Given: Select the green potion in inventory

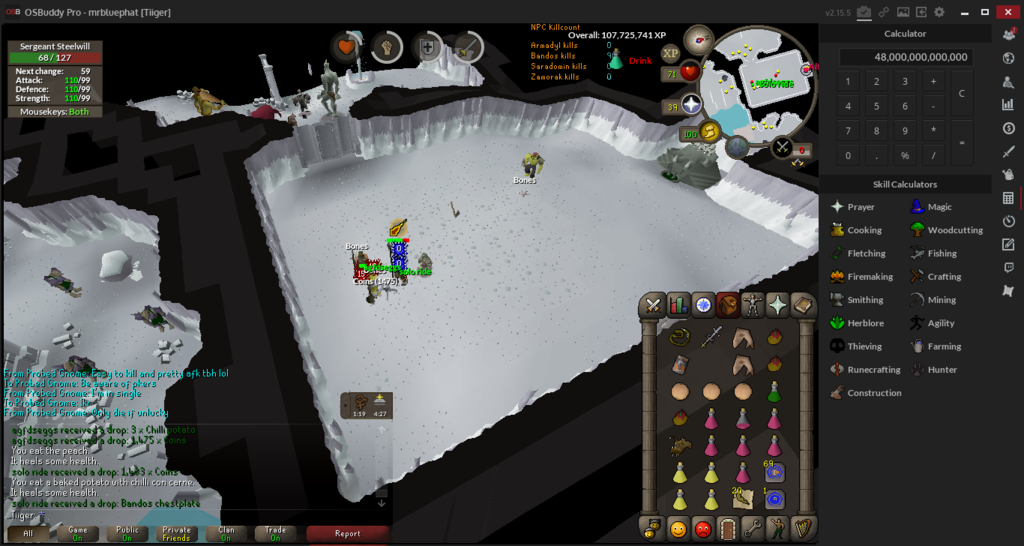Looking at the screenshot, I should [x=774, y=391].
